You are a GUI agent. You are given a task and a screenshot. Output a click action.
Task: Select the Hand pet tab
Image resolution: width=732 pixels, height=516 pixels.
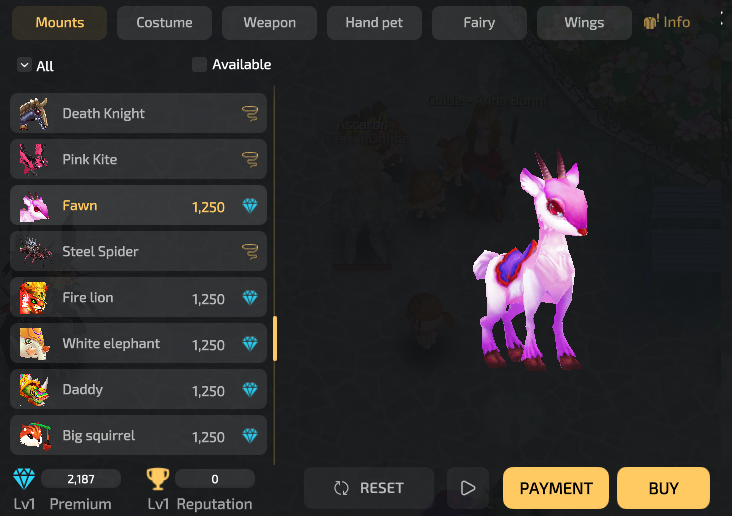point(374,23)
